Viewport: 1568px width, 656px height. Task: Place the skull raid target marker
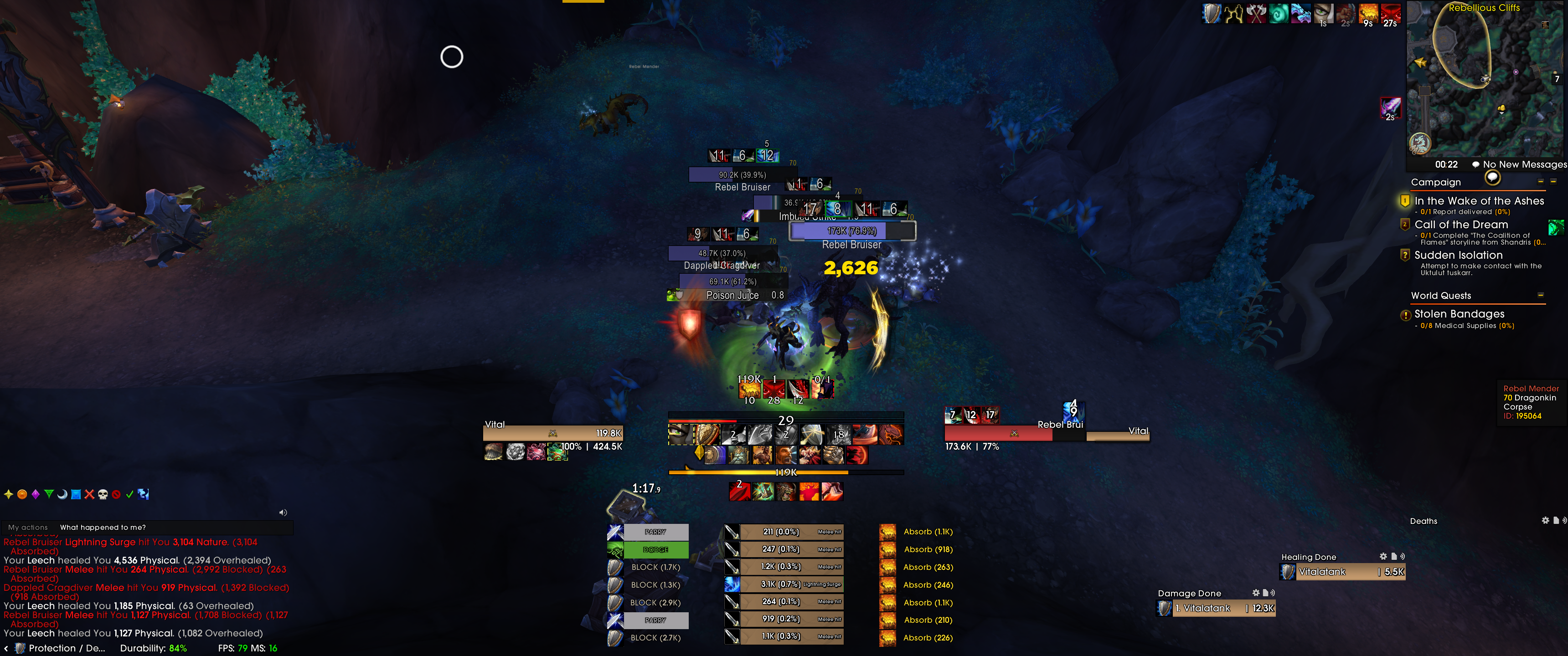[103, 495]
